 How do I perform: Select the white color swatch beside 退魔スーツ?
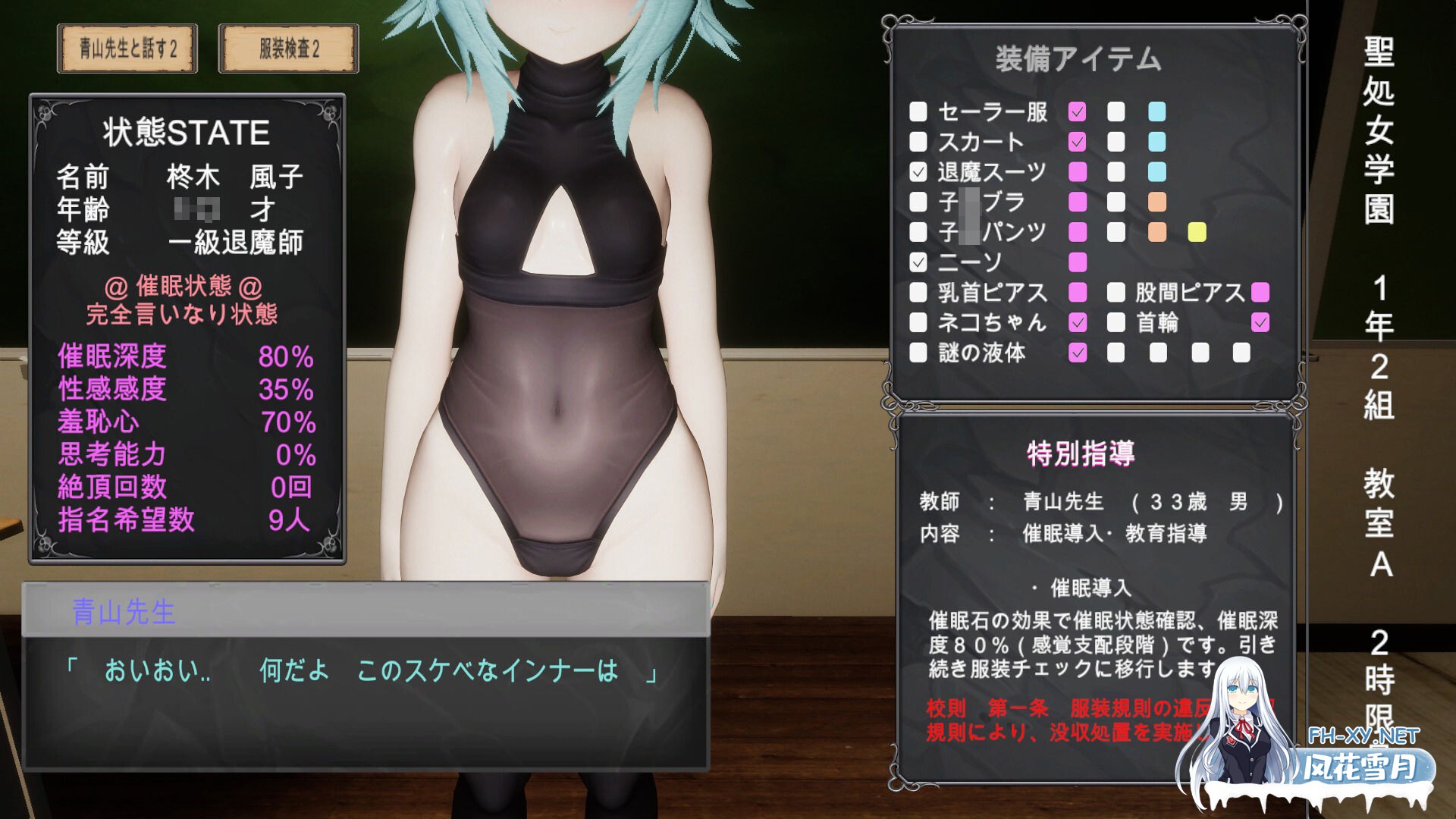coord(1115,171)
